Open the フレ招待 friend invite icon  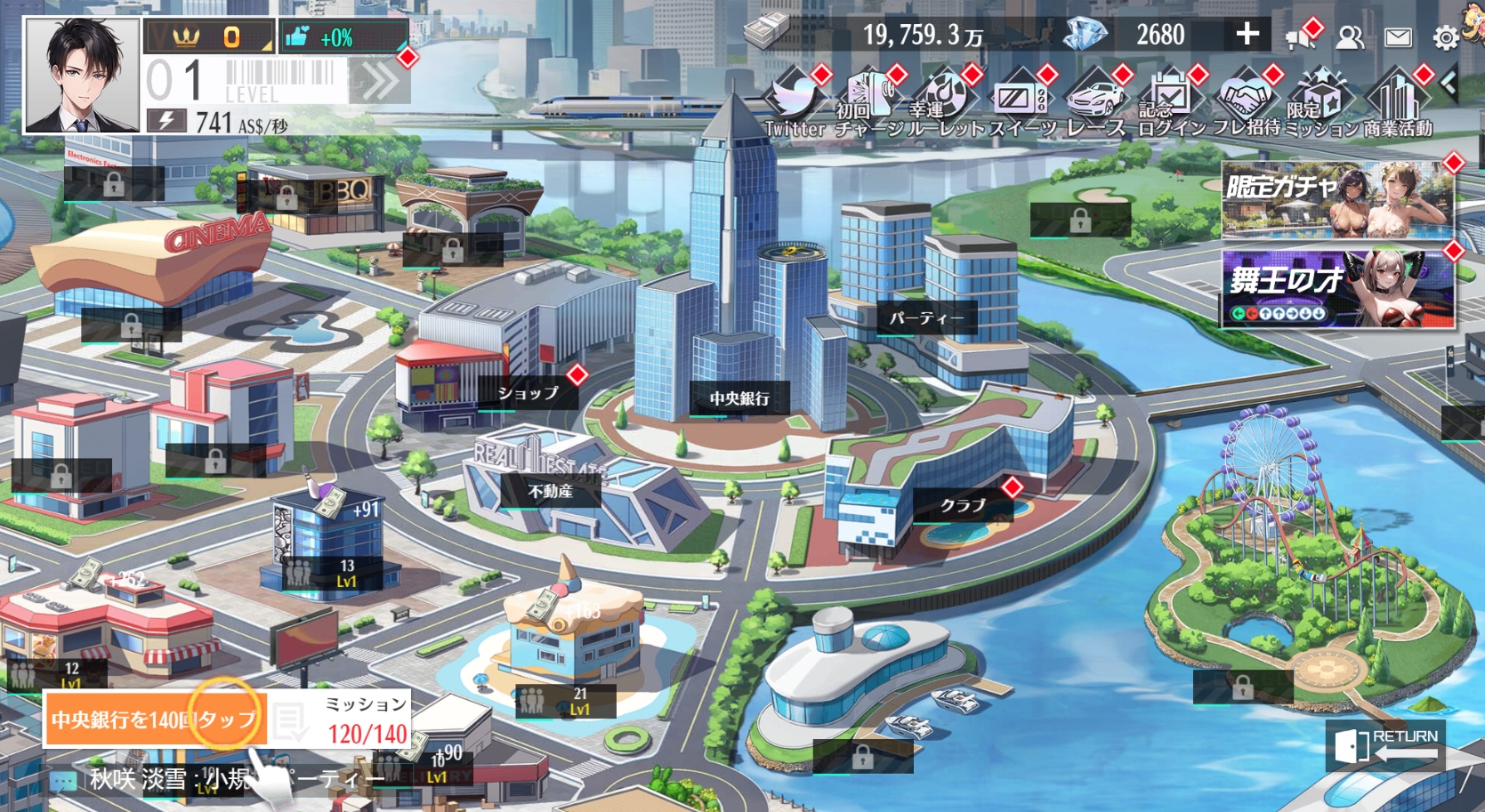click(1245, 95)
